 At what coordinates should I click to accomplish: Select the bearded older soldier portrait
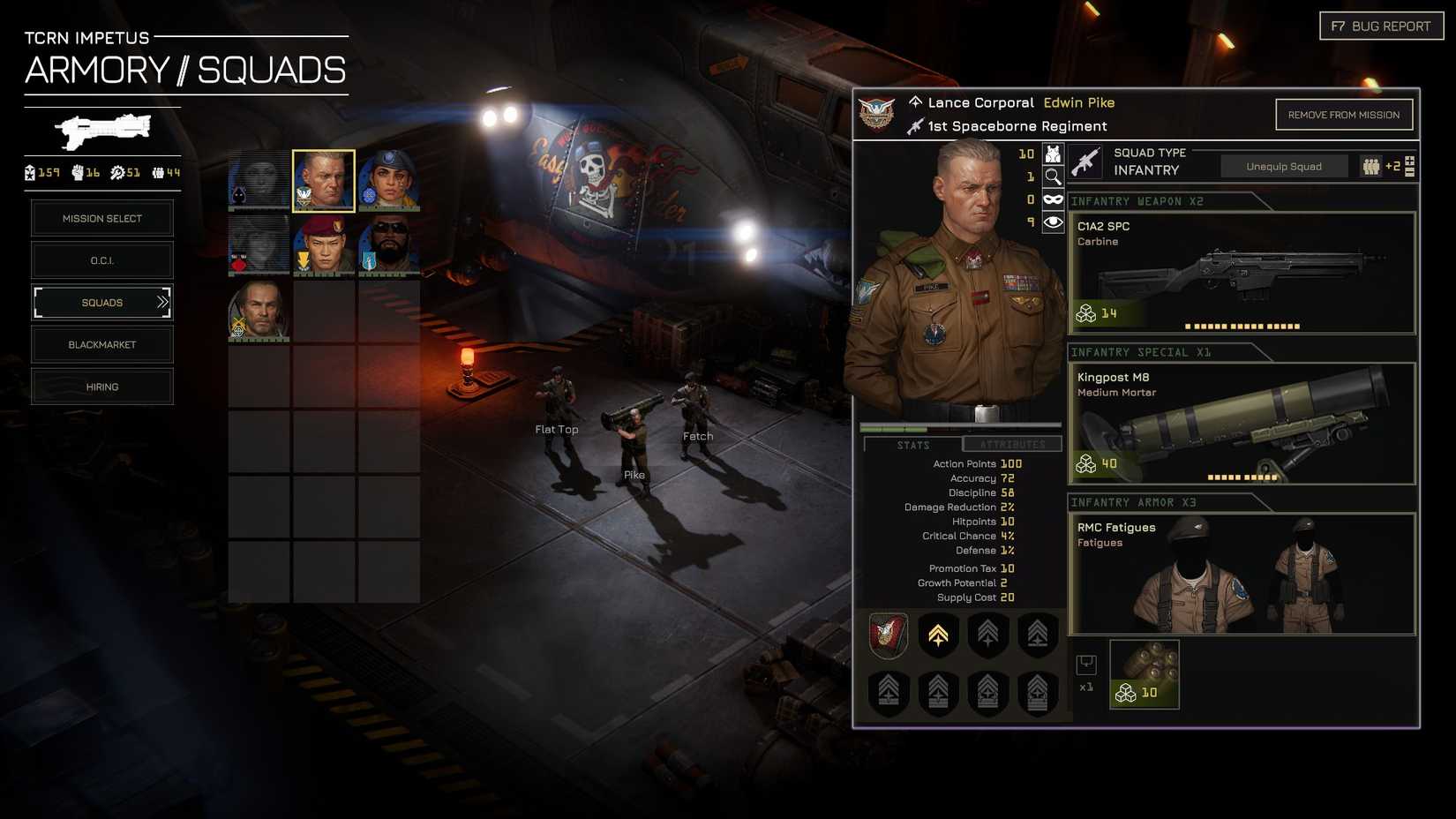coord(259,310)
